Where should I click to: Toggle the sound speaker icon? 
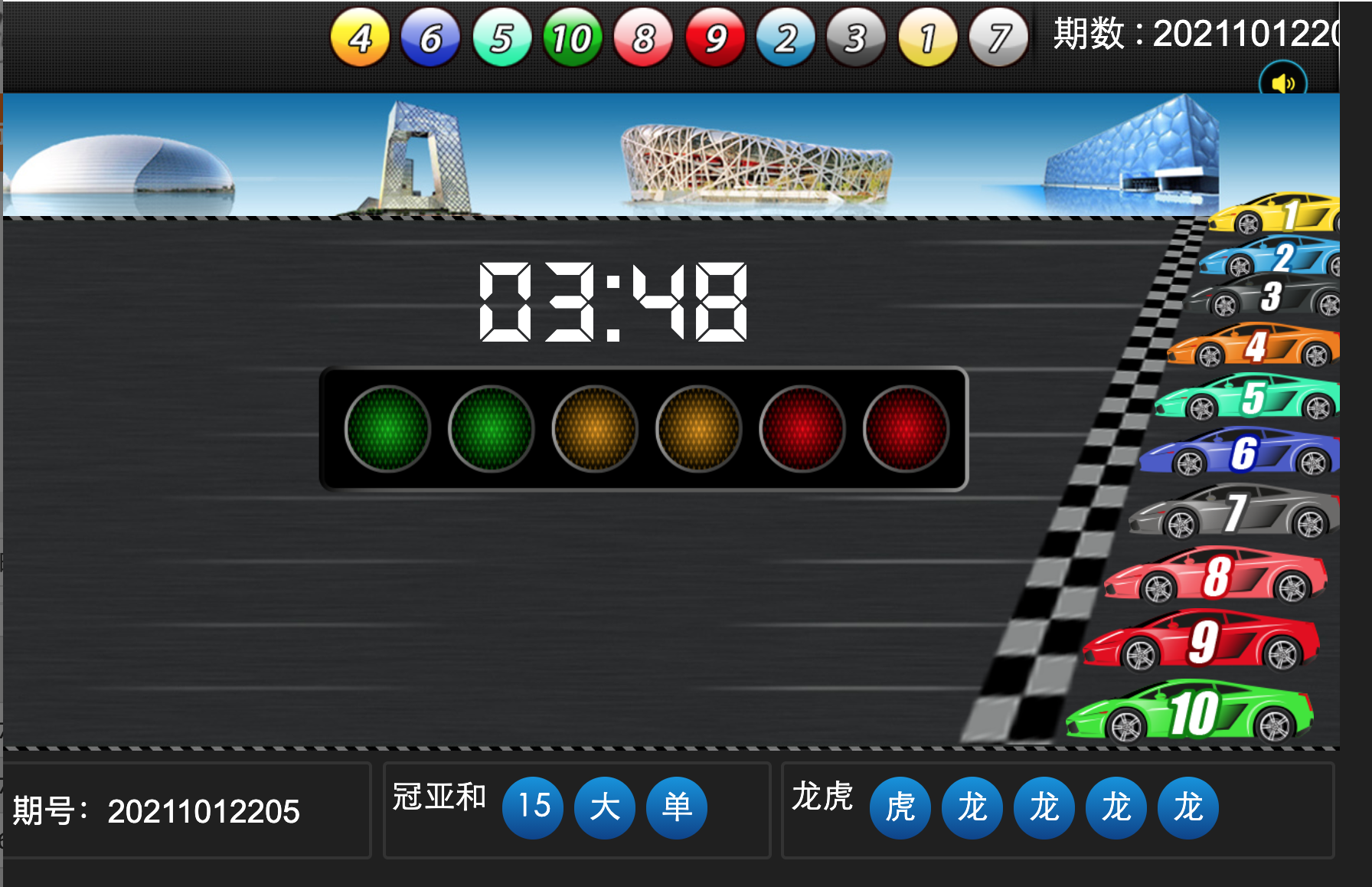[1282, 83]
